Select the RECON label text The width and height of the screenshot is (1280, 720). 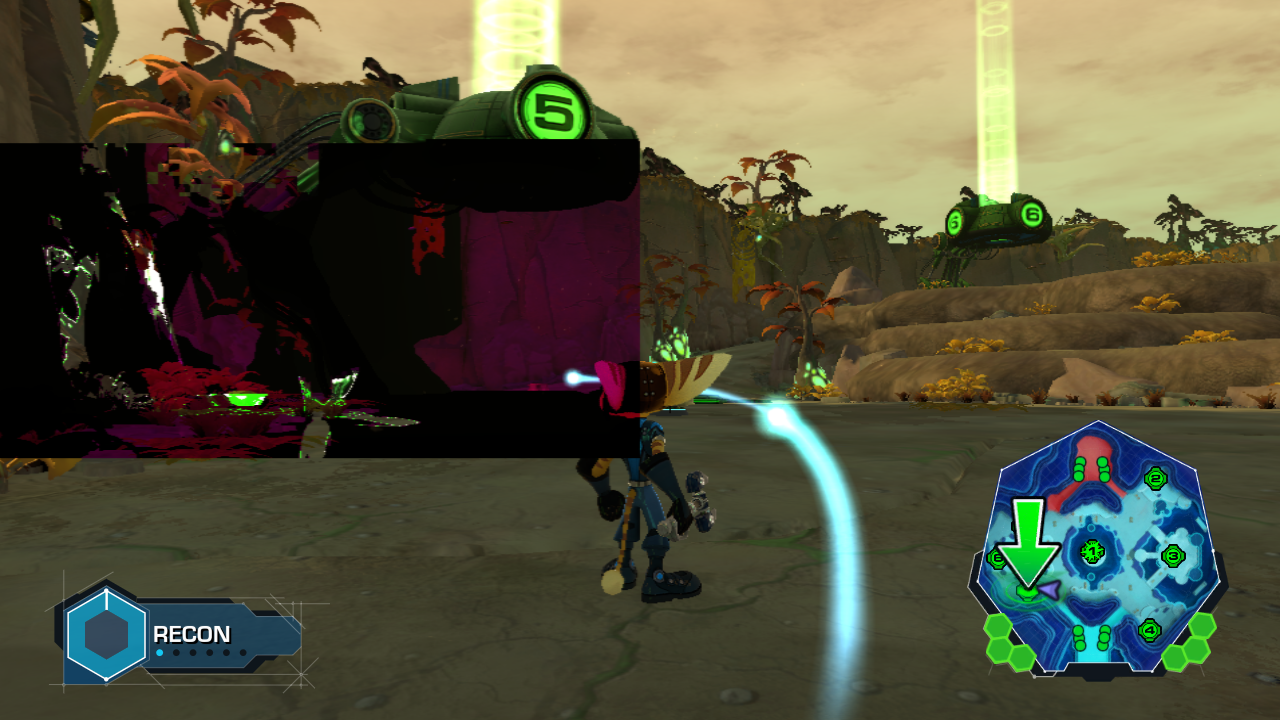point(191,632)
